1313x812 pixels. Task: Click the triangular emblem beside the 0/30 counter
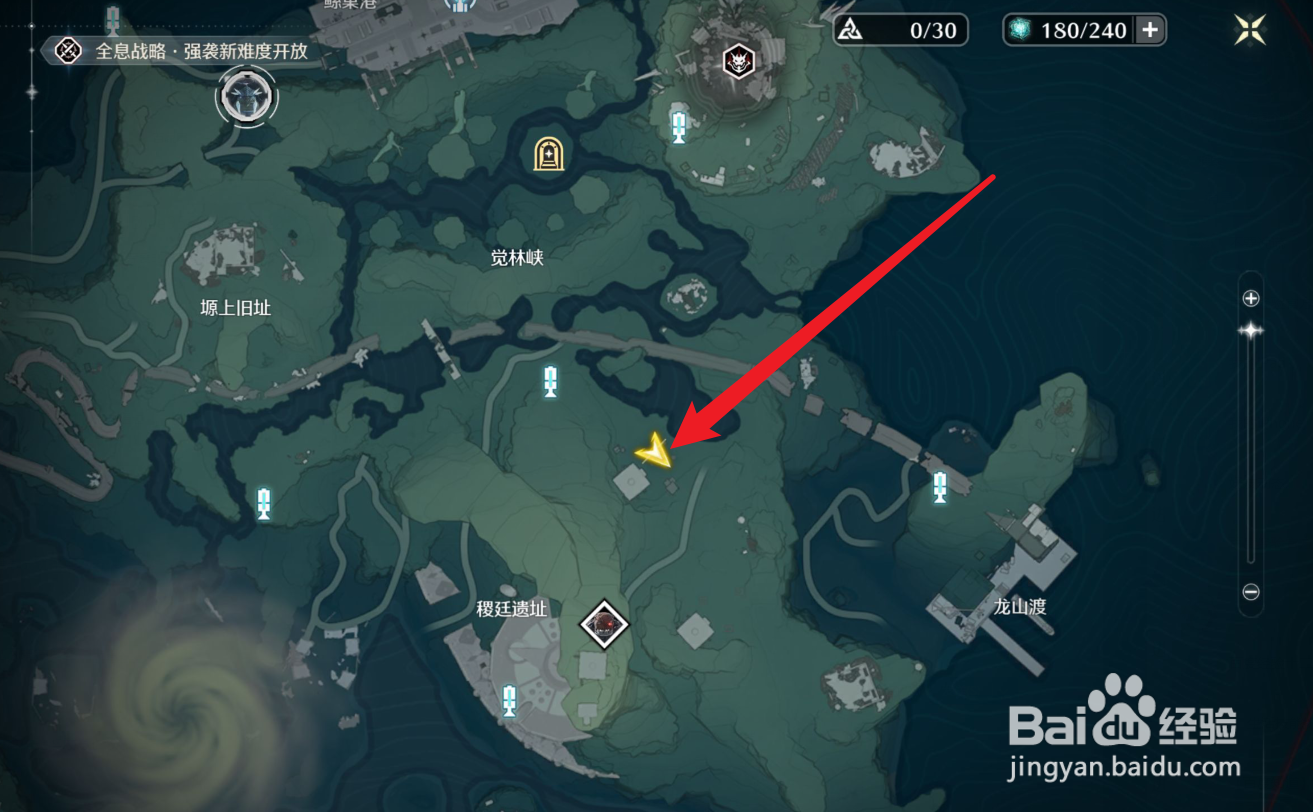tap(850, 30)
